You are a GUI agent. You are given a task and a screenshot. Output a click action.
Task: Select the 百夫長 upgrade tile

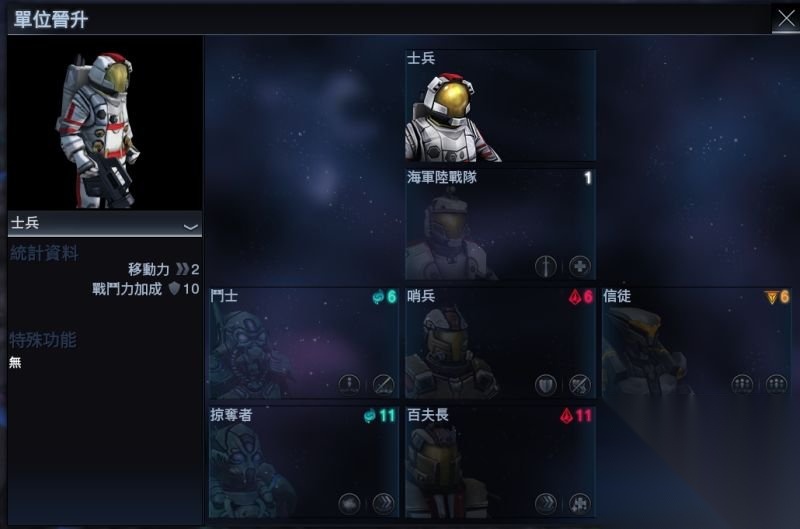point(500,460)
